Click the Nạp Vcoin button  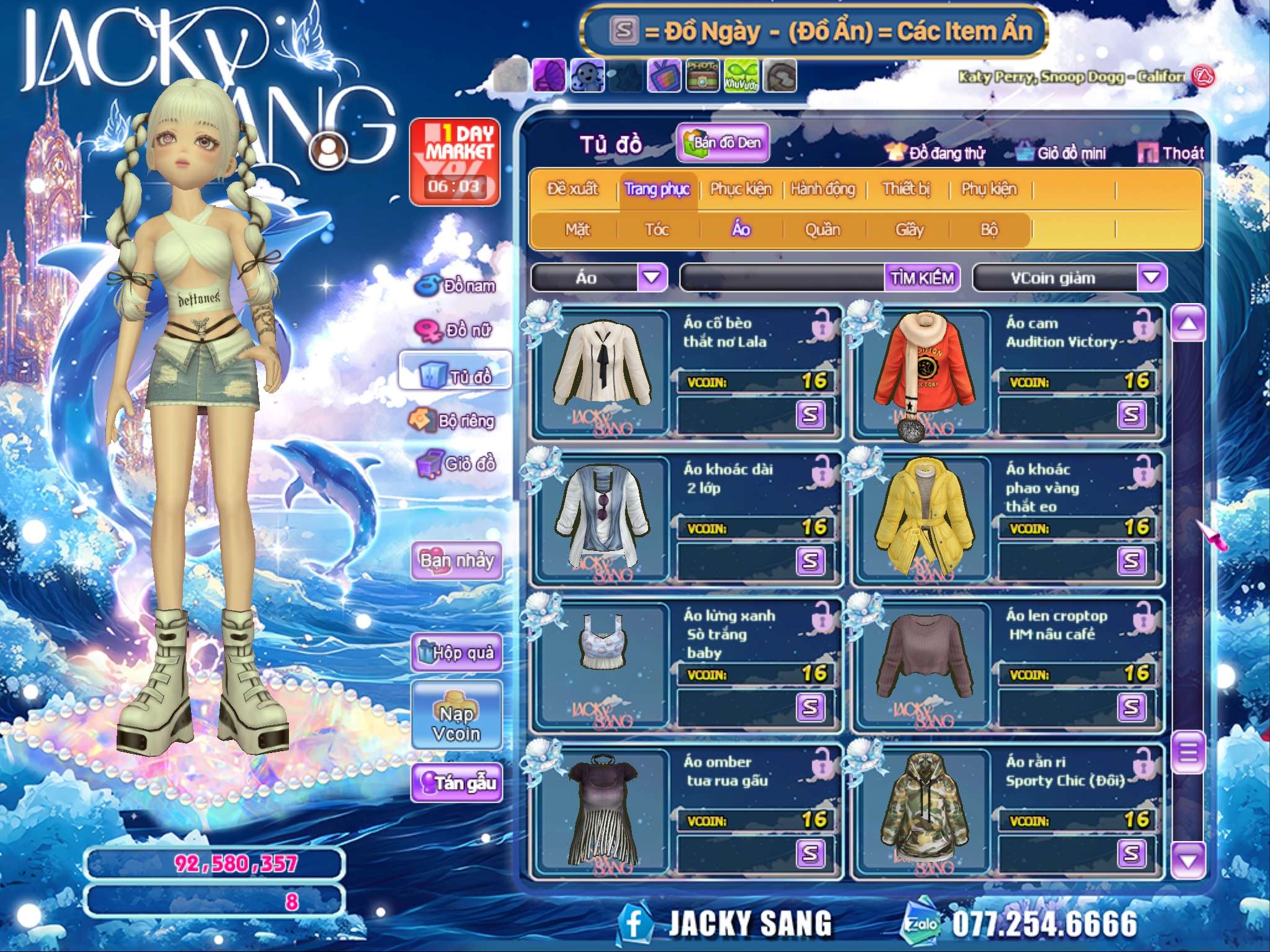click(x=456, y=723)
